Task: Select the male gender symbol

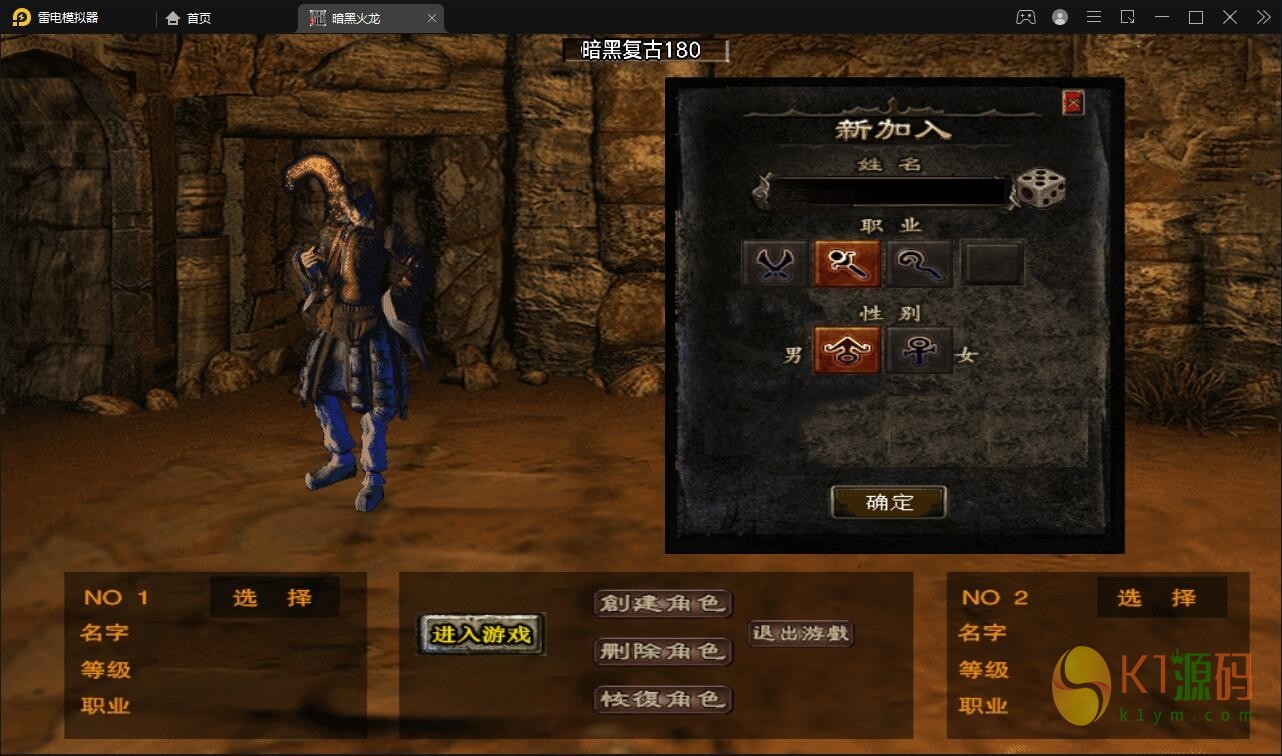Action: tap(846, 350)
